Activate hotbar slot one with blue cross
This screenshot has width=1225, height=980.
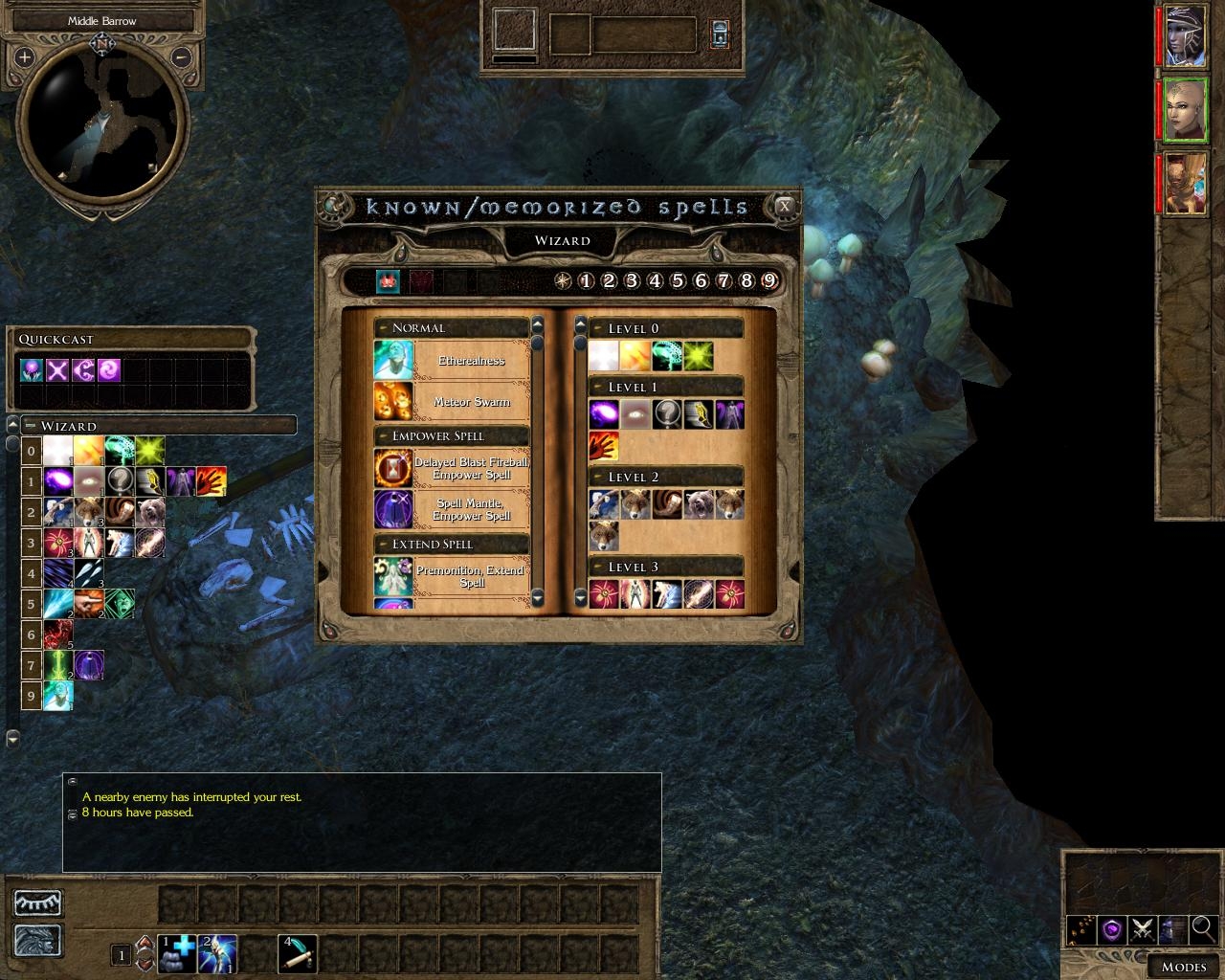(177, 953)
